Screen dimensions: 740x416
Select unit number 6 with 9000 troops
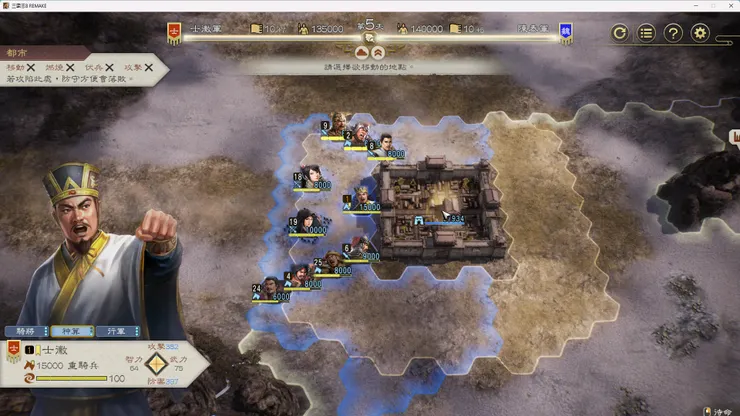(361, 247)
